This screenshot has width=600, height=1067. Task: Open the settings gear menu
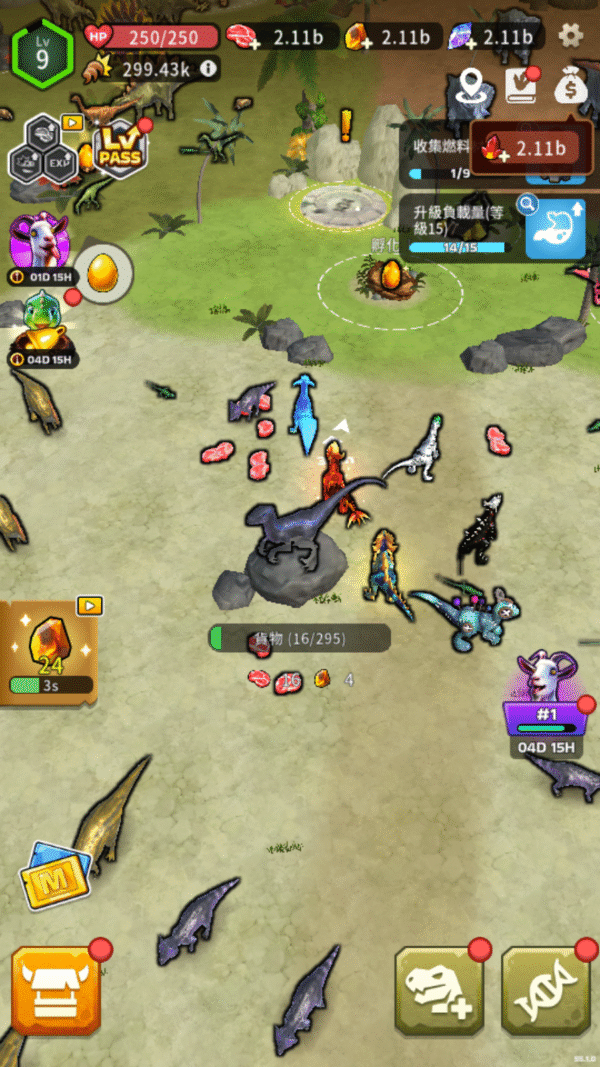571,36
